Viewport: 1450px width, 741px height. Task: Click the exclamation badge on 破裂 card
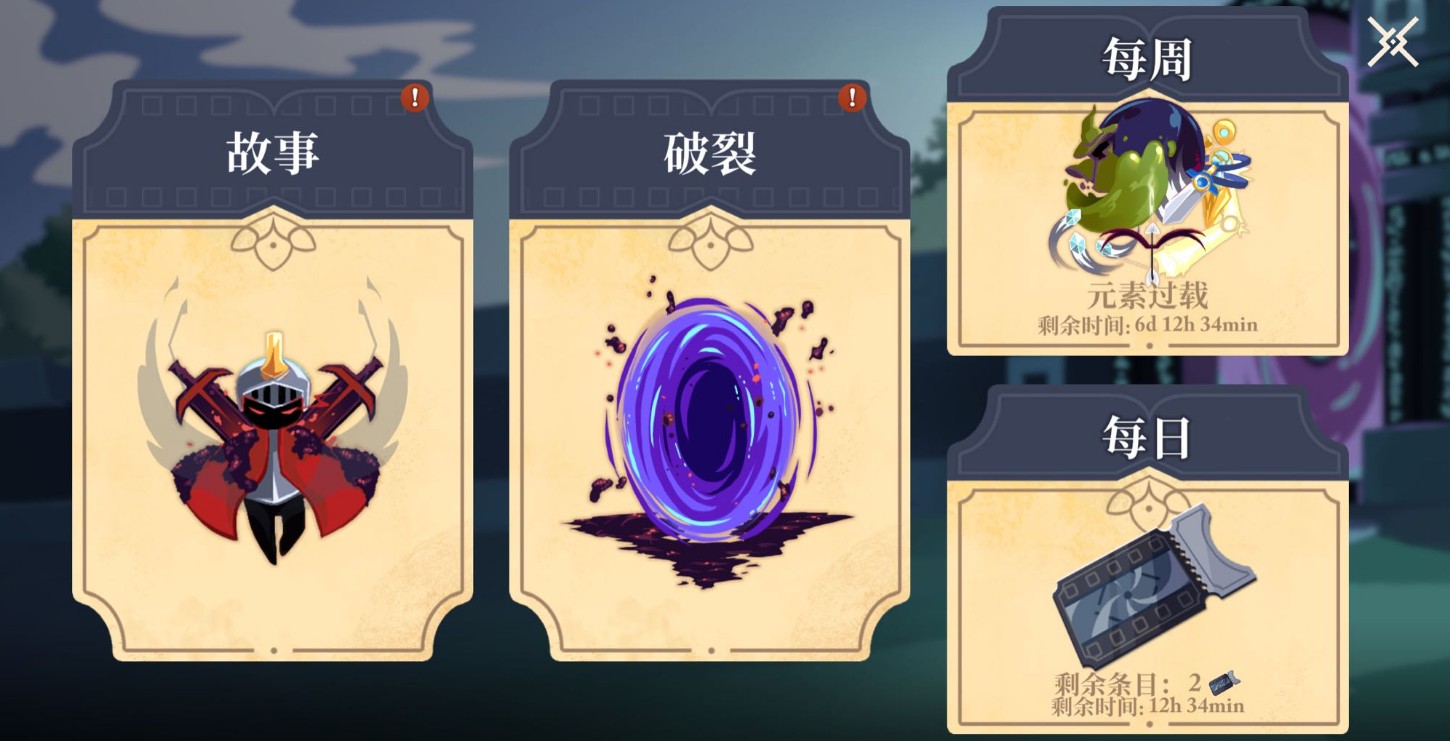851,98
